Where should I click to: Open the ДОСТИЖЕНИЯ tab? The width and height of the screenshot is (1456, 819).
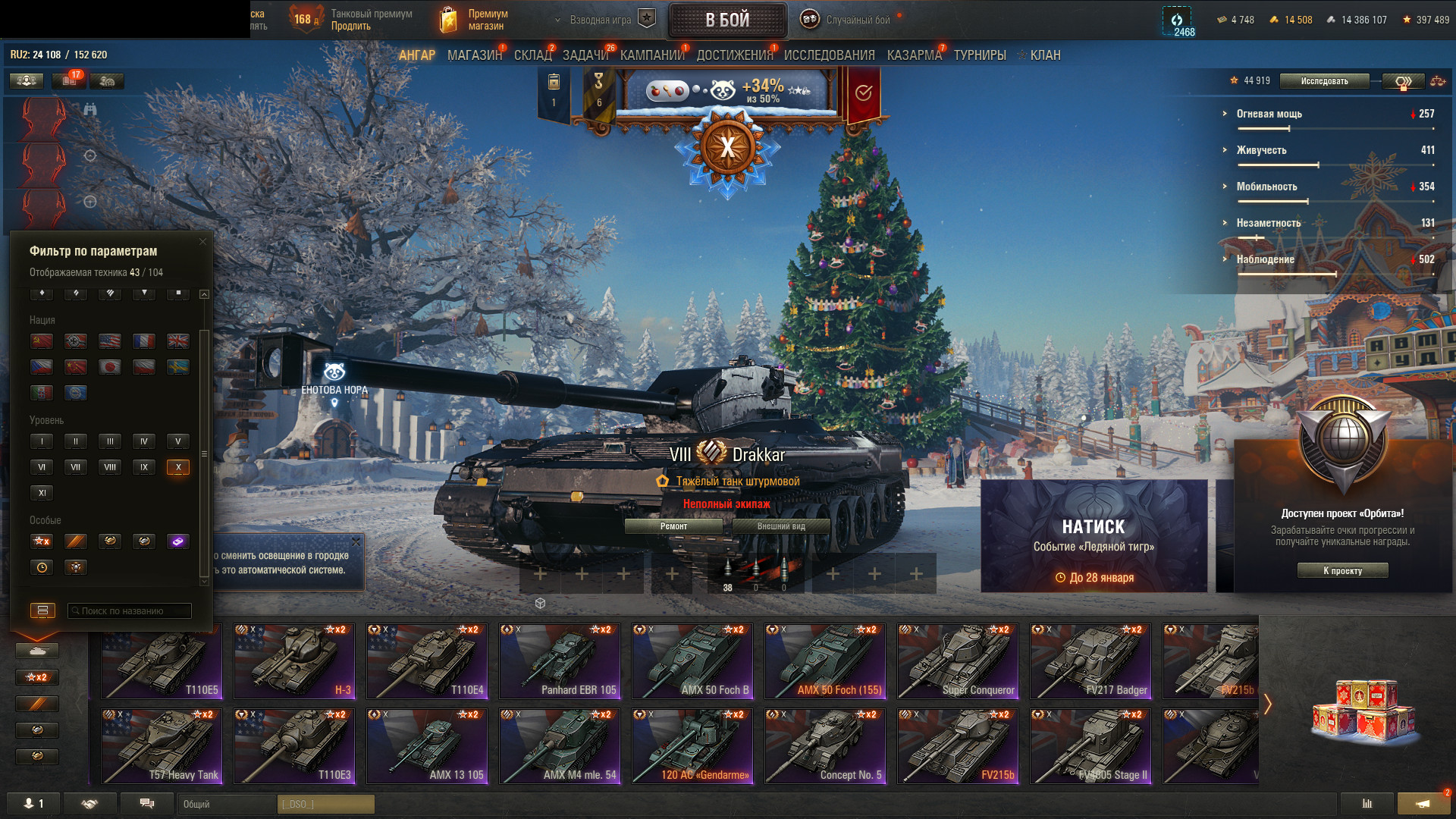(734, 55)
